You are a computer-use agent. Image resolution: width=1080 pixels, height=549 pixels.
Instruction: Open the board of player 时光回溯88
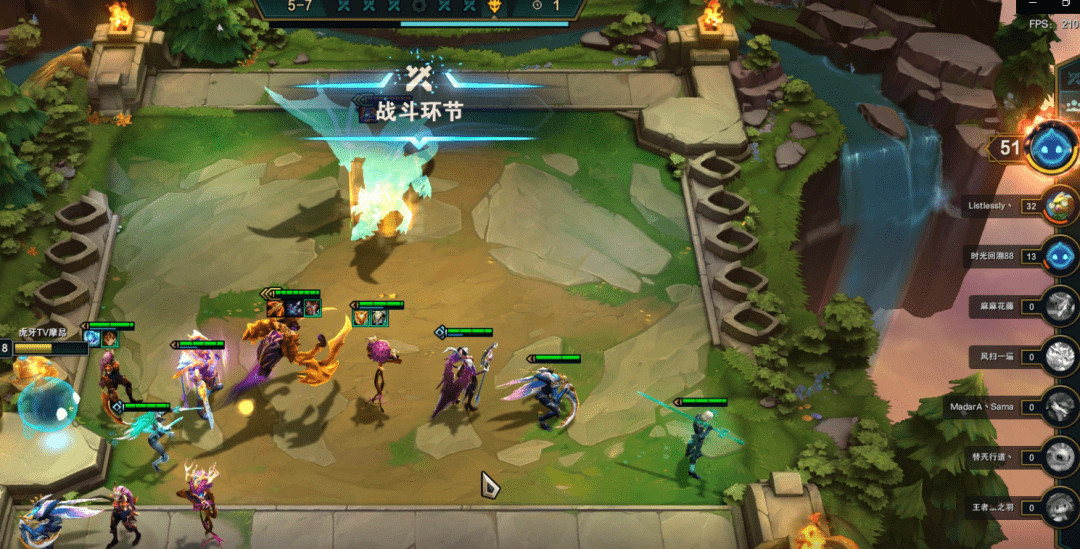[x=1058, y=255]
